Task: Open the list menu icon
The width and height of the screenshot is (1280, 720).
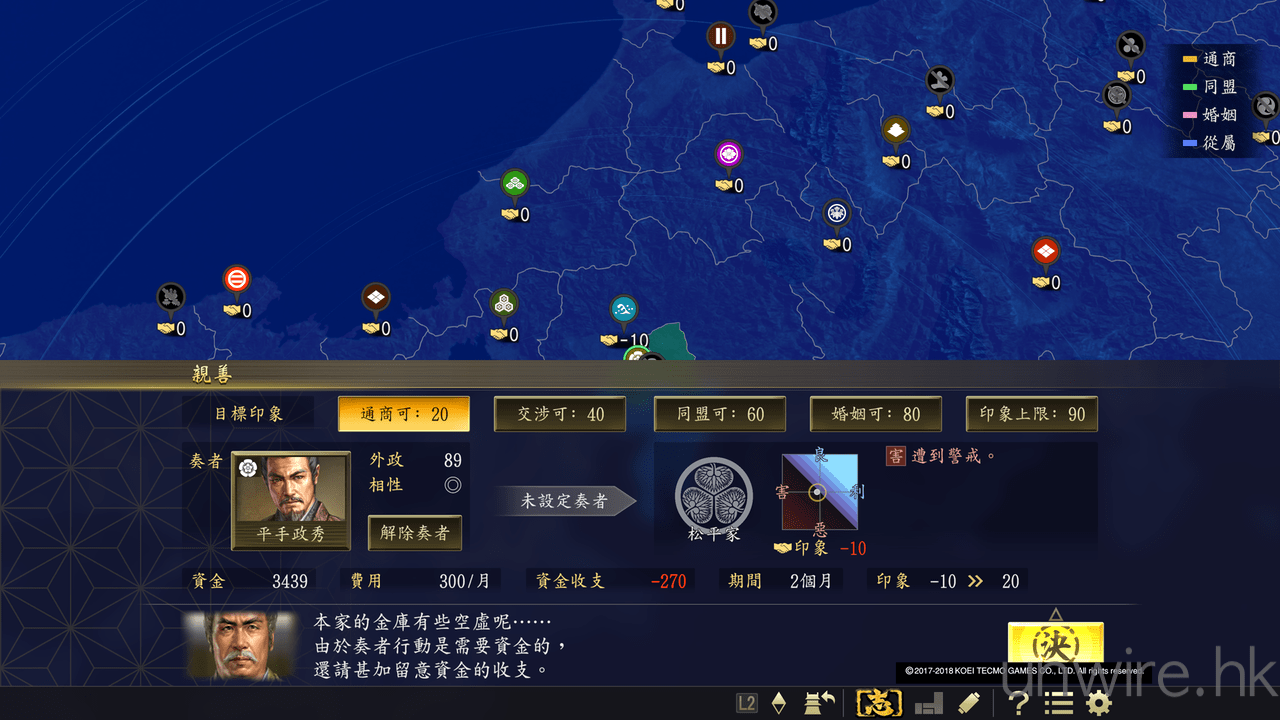Action: point(1059,703)
